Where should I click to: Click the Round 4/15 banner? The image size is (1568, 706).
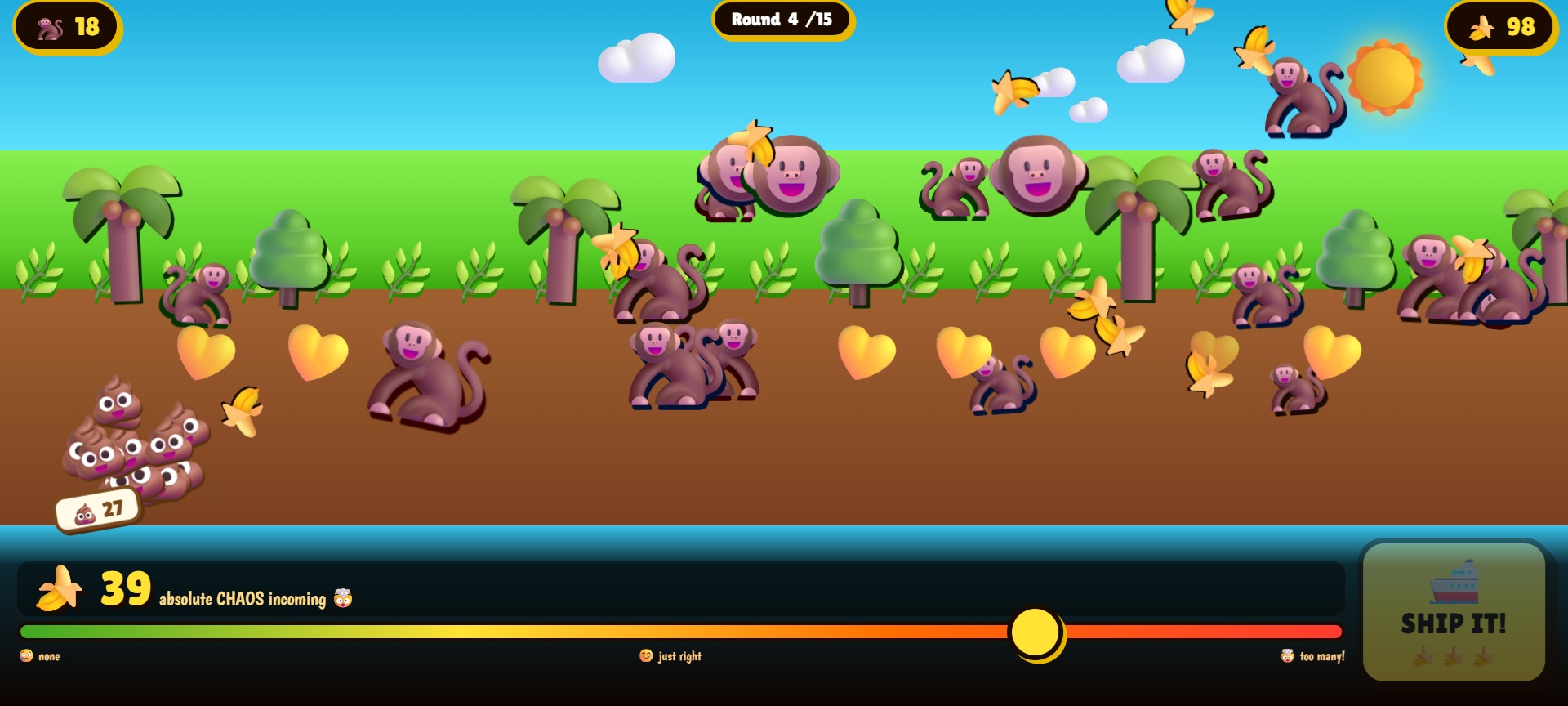[x=782, y=20]
